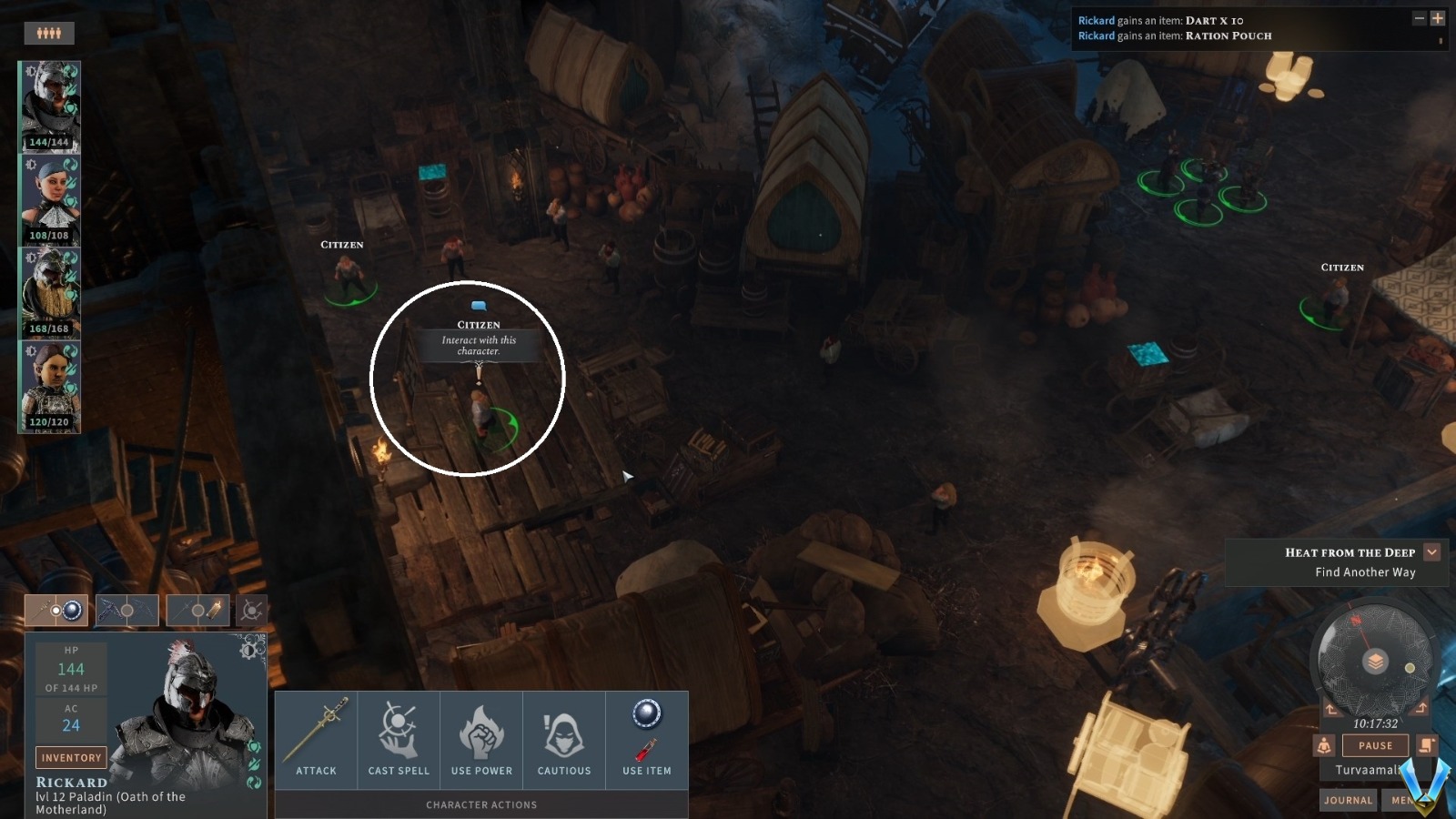
Task: Click the select-whole-party button
Action: pos(49,34)
